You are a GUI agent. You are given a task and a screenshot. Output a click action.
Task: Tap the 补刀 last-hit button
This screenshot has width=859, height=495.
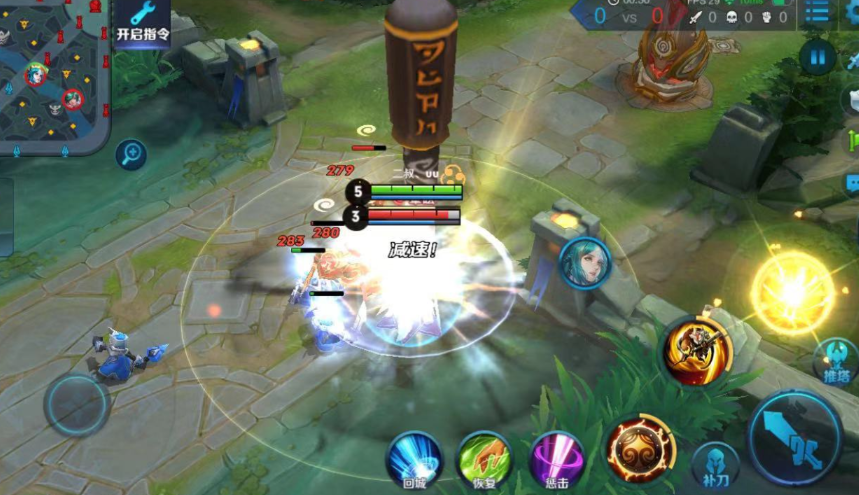click(x=715, y=464)
